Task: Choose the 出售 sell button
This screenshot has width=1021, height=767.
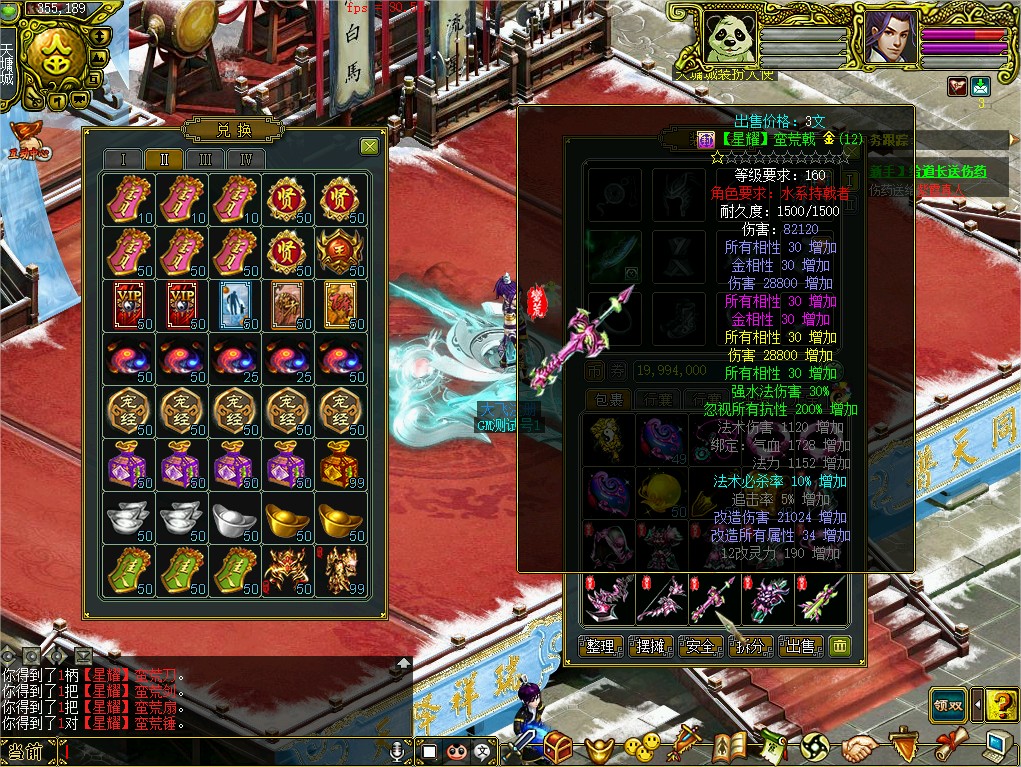Action: 802,646
